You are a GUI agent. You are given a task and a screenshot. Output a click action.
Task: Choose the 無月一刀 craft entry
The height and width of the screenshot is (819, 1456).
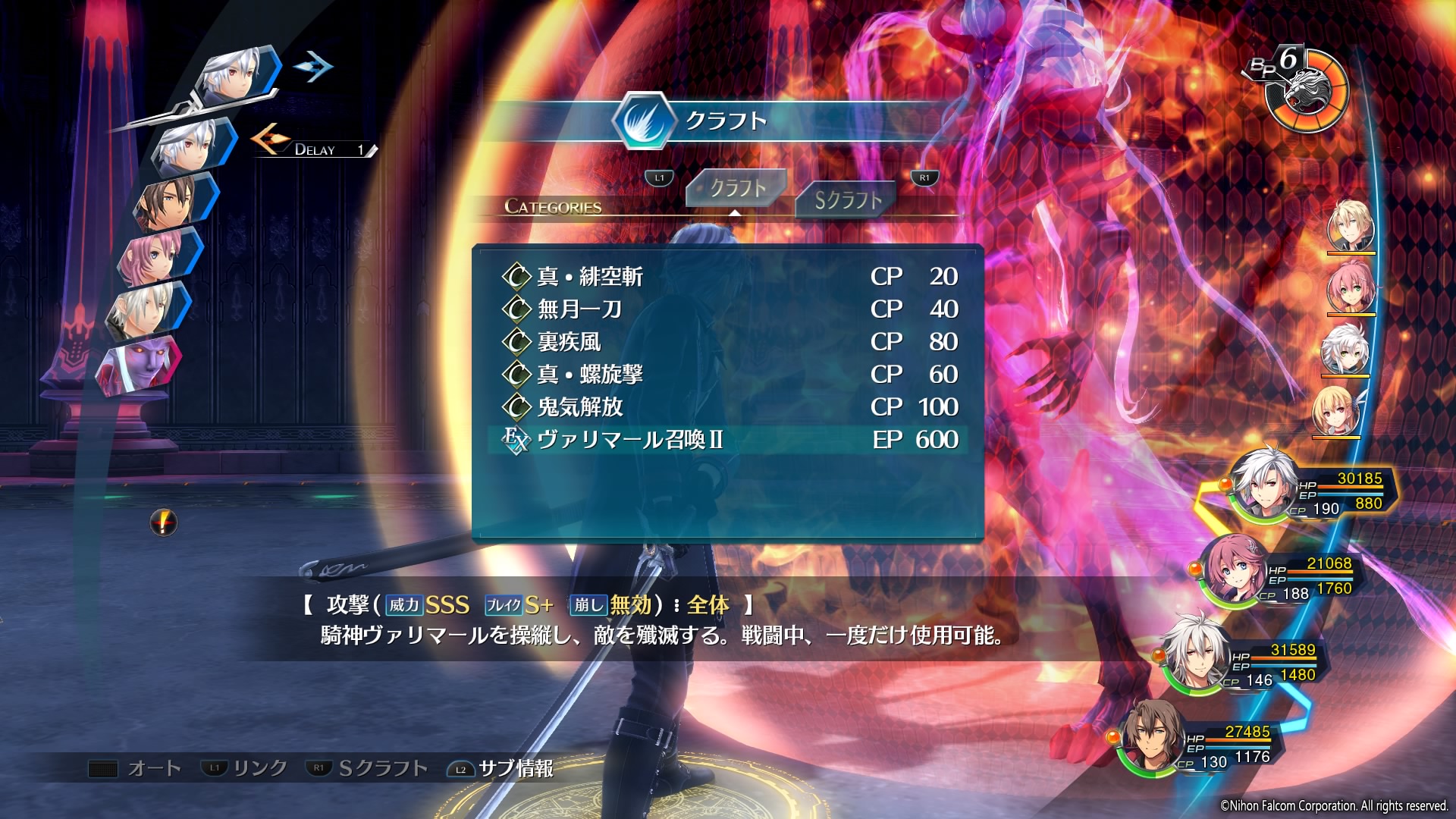[x=579, y=309]
